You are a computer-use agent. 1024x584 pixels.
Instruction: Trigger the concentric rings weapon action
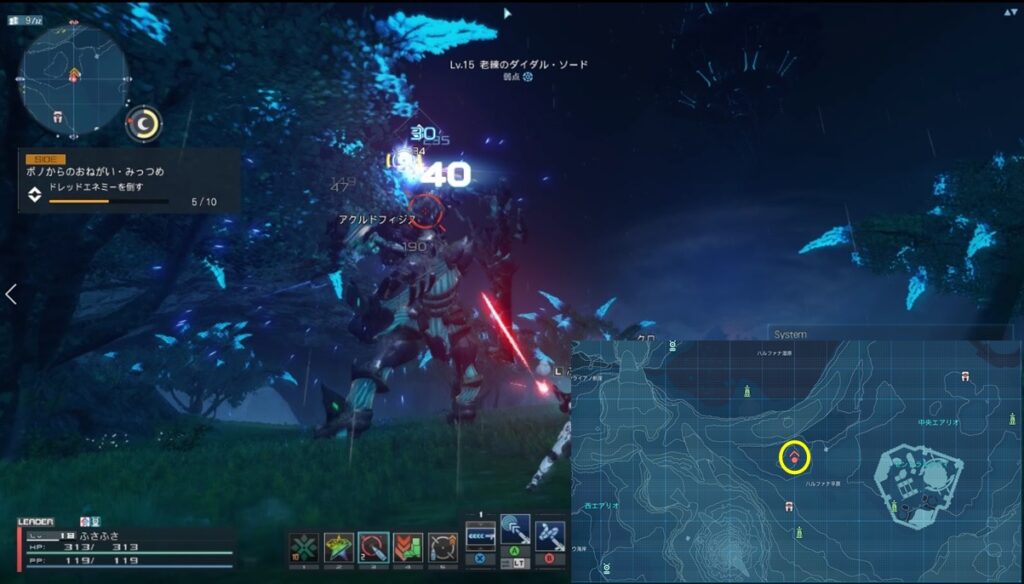516,531
